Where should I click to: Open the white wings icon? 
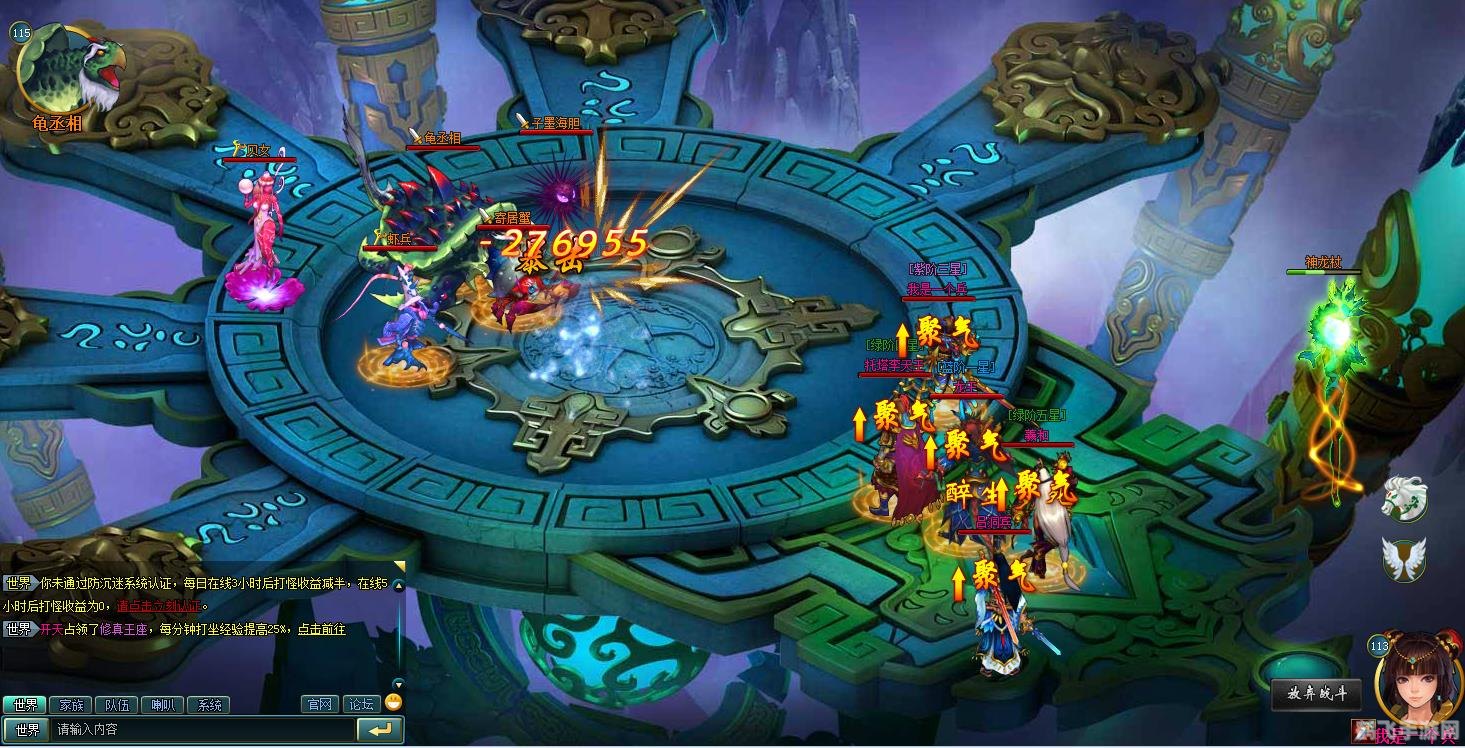click(x=1404, y=558)
